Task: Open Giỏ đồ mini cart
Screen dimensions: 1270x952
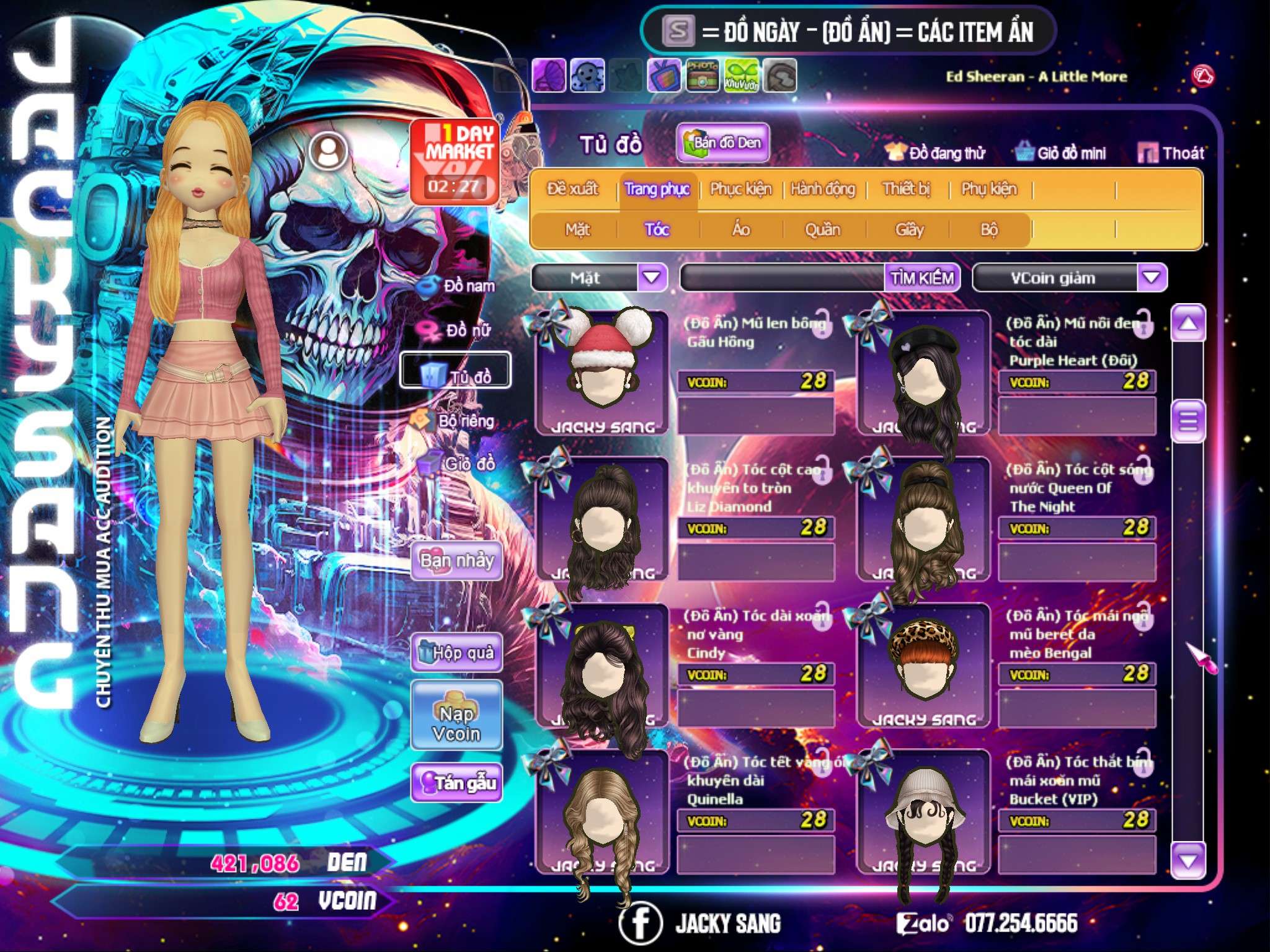Action: (x=1061, y=153)
